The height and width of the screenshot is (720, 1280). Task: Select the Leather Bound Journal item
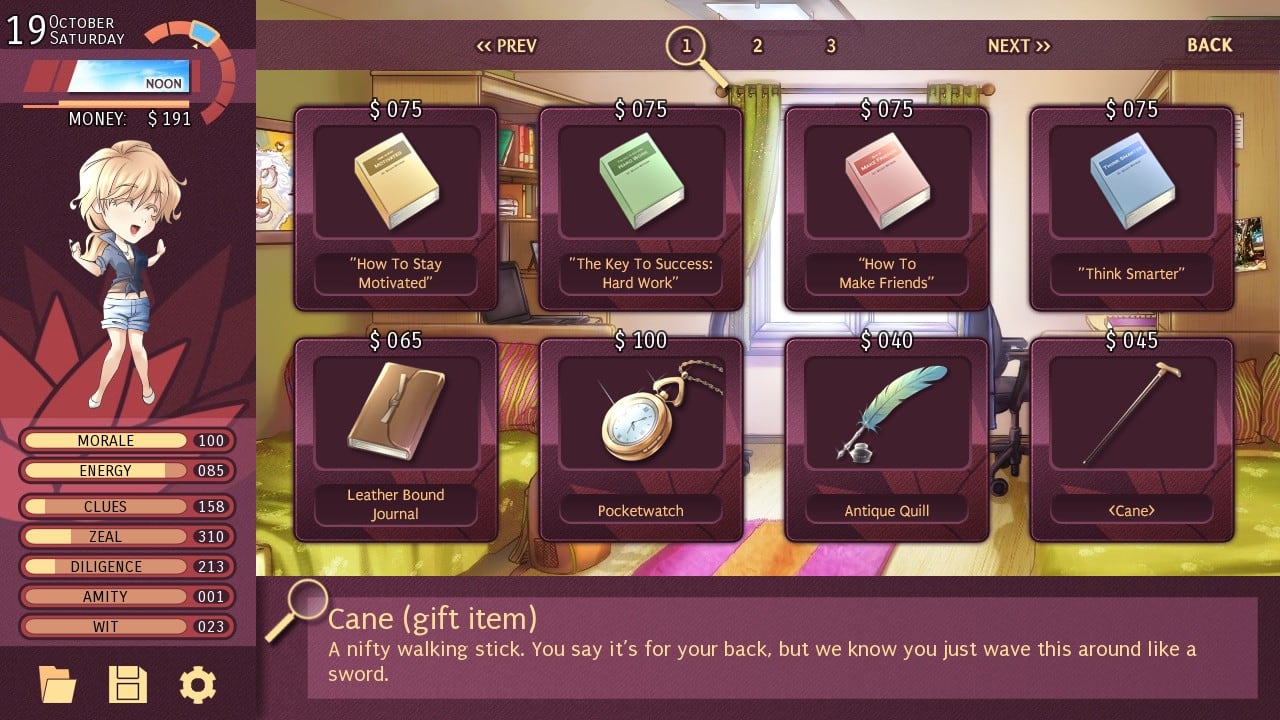(x=396, y=439)
